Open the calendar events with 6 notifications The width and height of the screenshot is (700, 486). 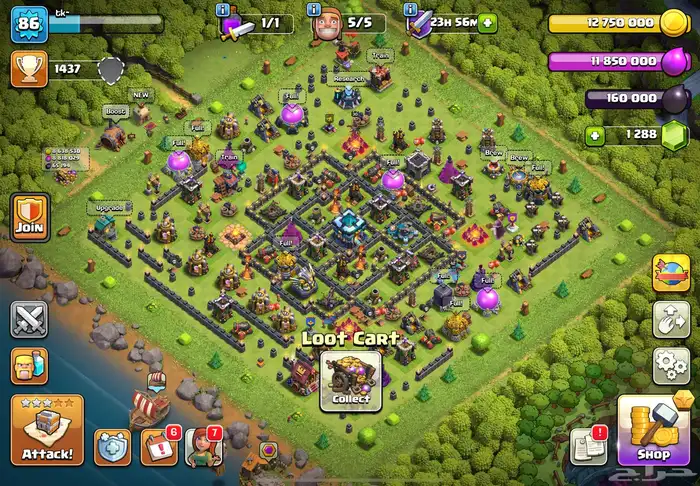coord(159,446)
